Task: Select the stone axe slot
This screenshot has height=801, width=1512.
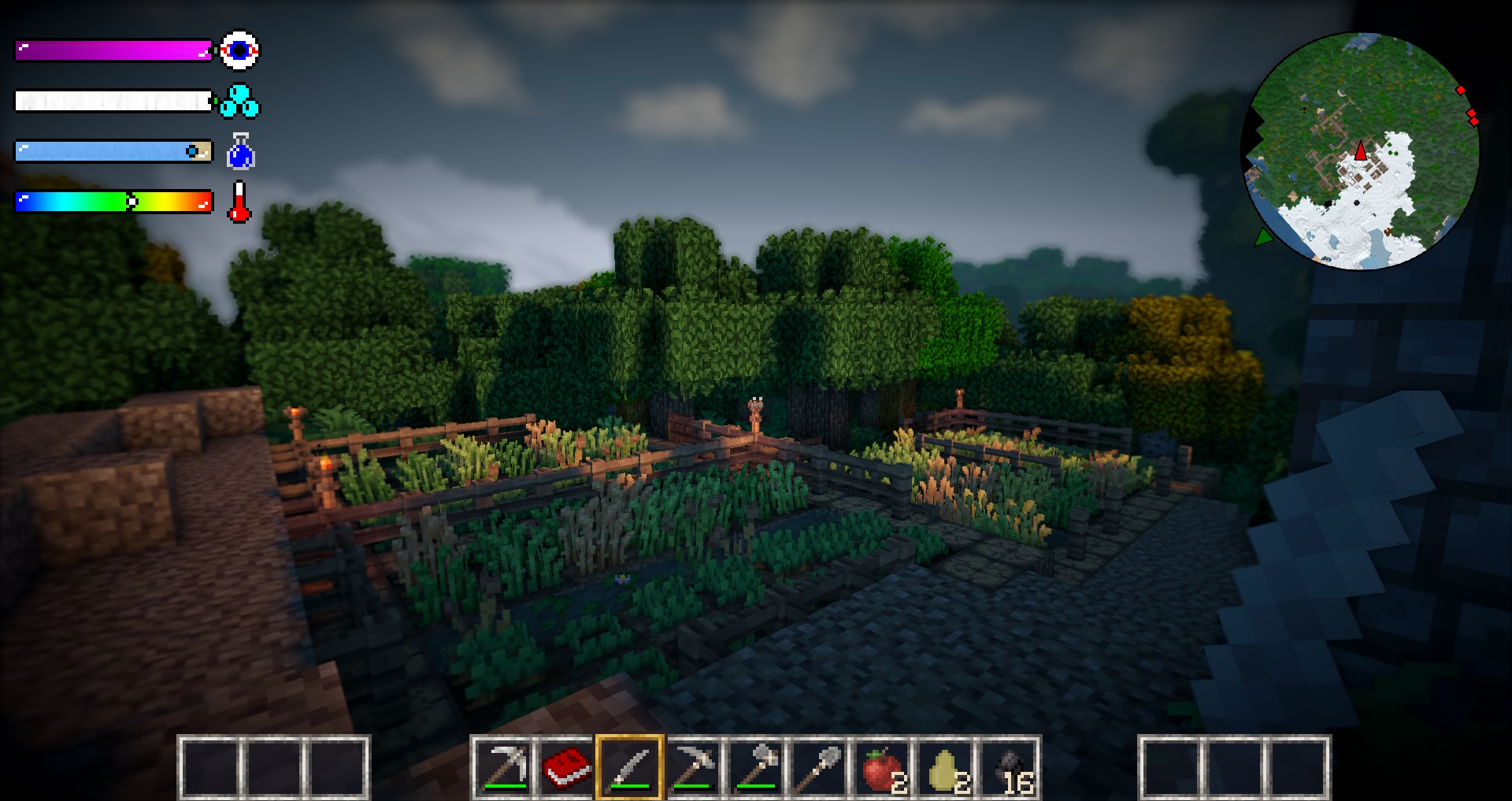Action: pos(756,767)
